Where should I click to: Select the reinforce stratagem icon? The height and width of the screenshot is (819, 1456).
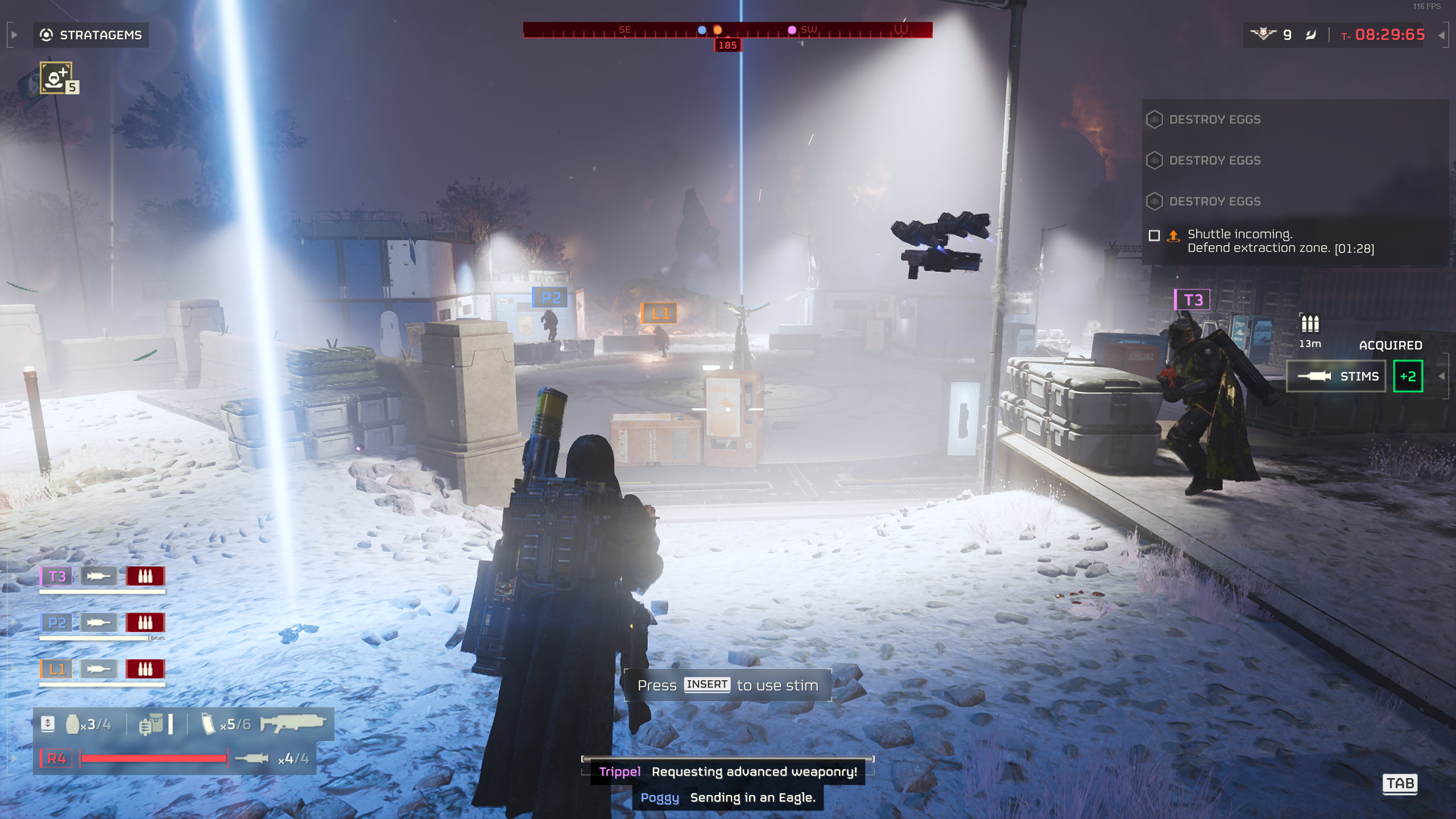coord(56,78)
